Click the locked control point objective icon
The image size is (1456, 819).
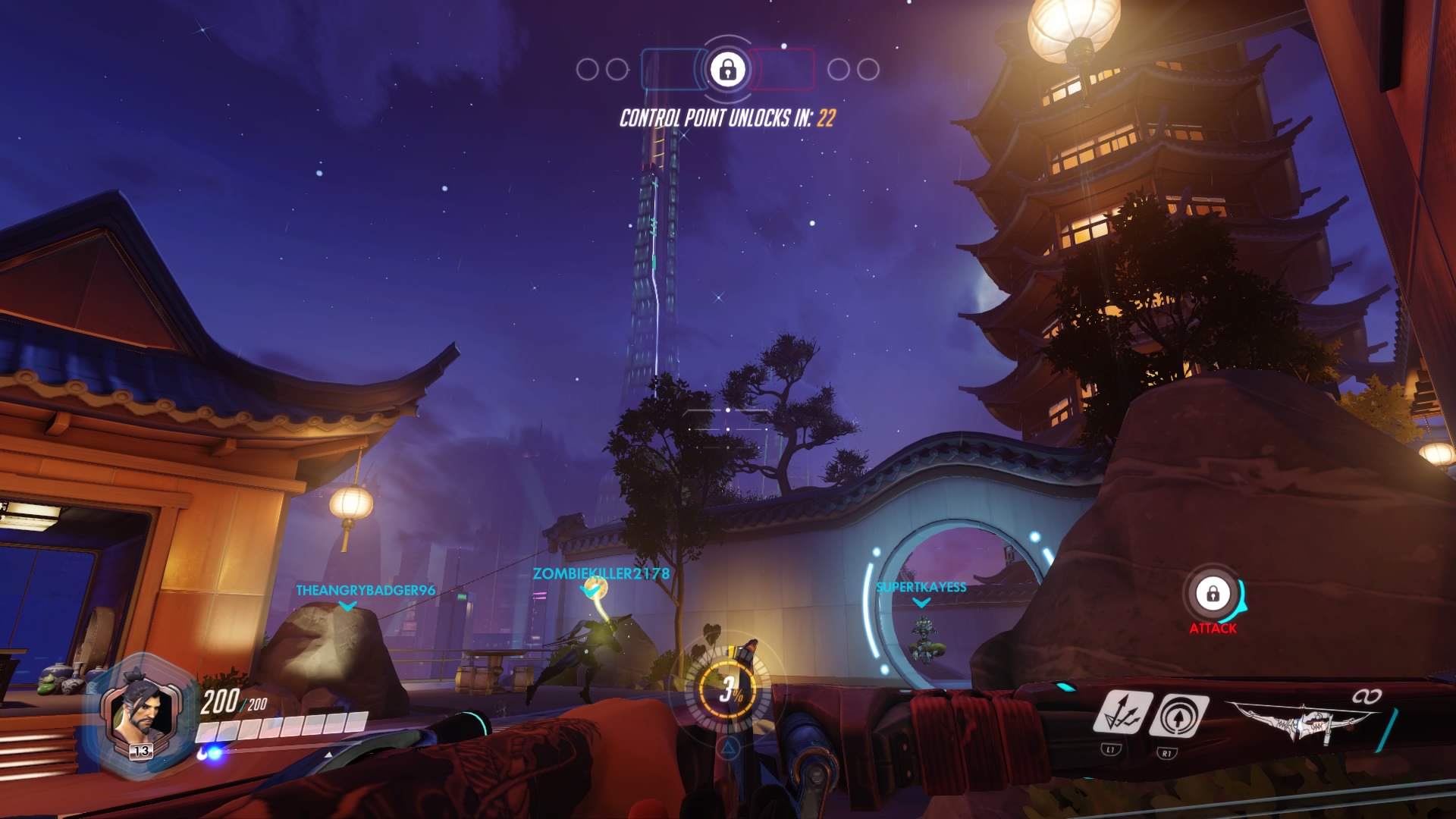click(727, 70)
